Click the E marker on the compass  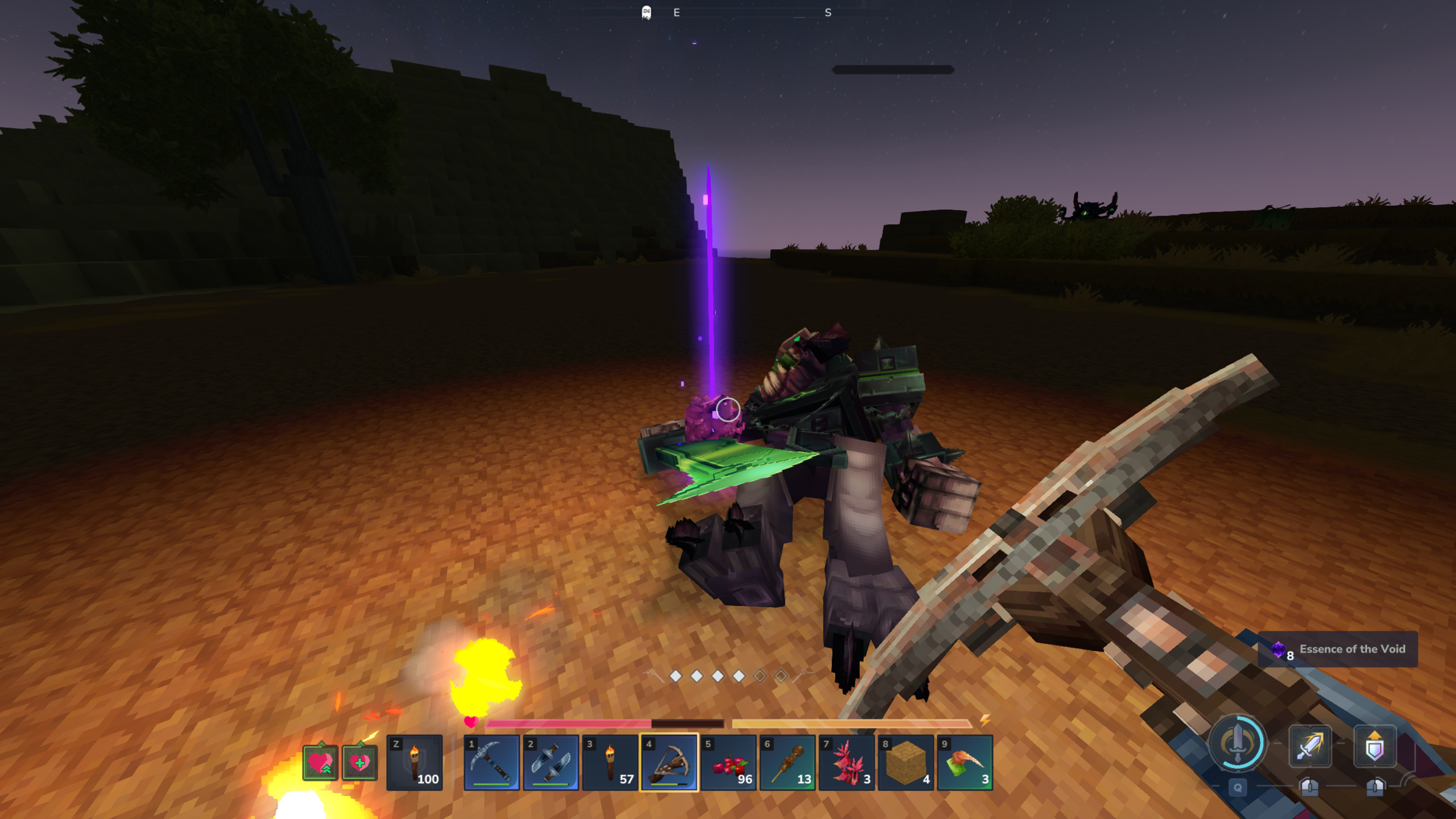tap(676, 12)
